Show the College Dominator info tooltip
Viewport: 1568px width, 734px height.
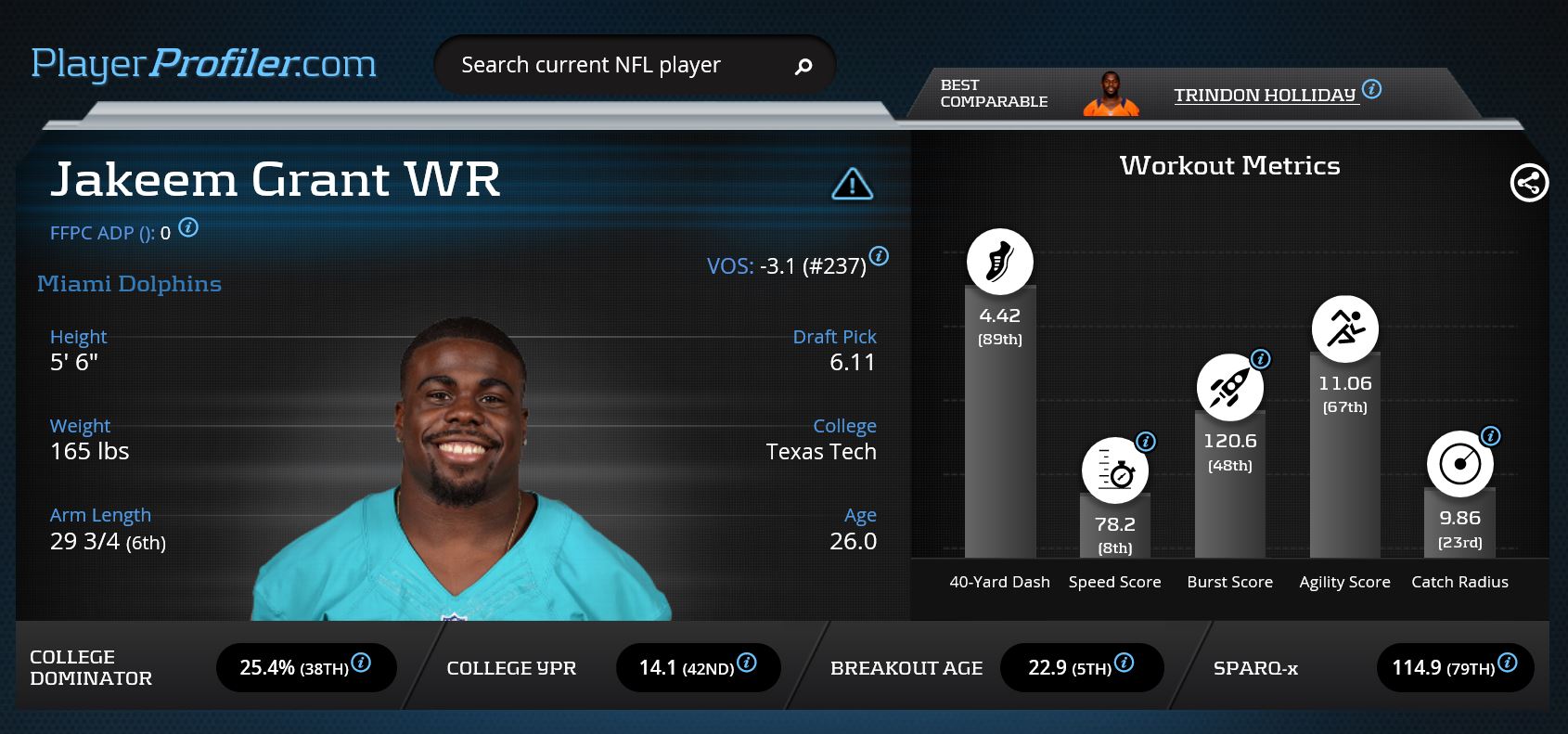(x=361, y=663)
